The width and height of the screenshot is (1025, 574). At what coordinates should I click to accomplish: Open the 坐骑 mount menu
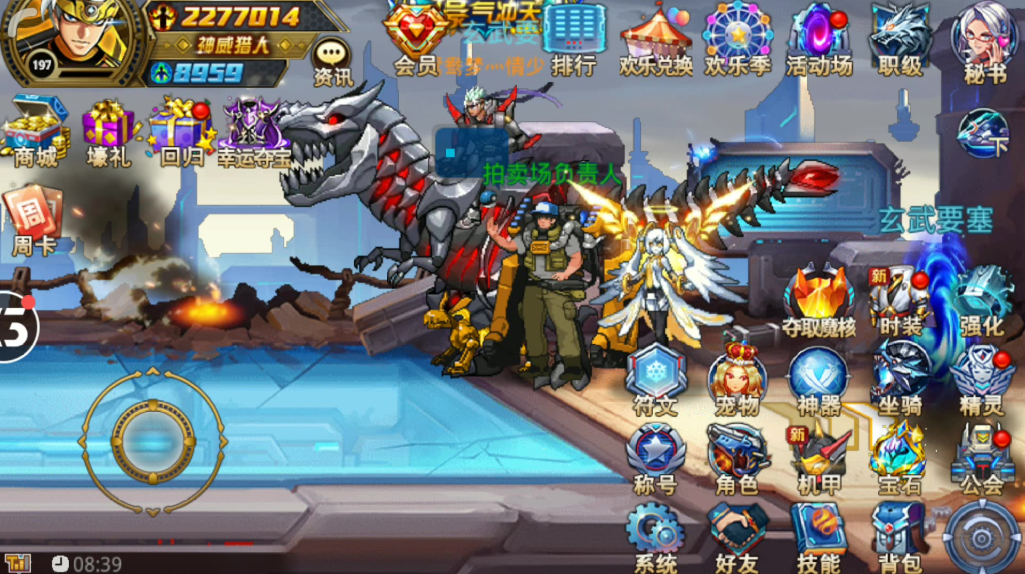point(899,380)
